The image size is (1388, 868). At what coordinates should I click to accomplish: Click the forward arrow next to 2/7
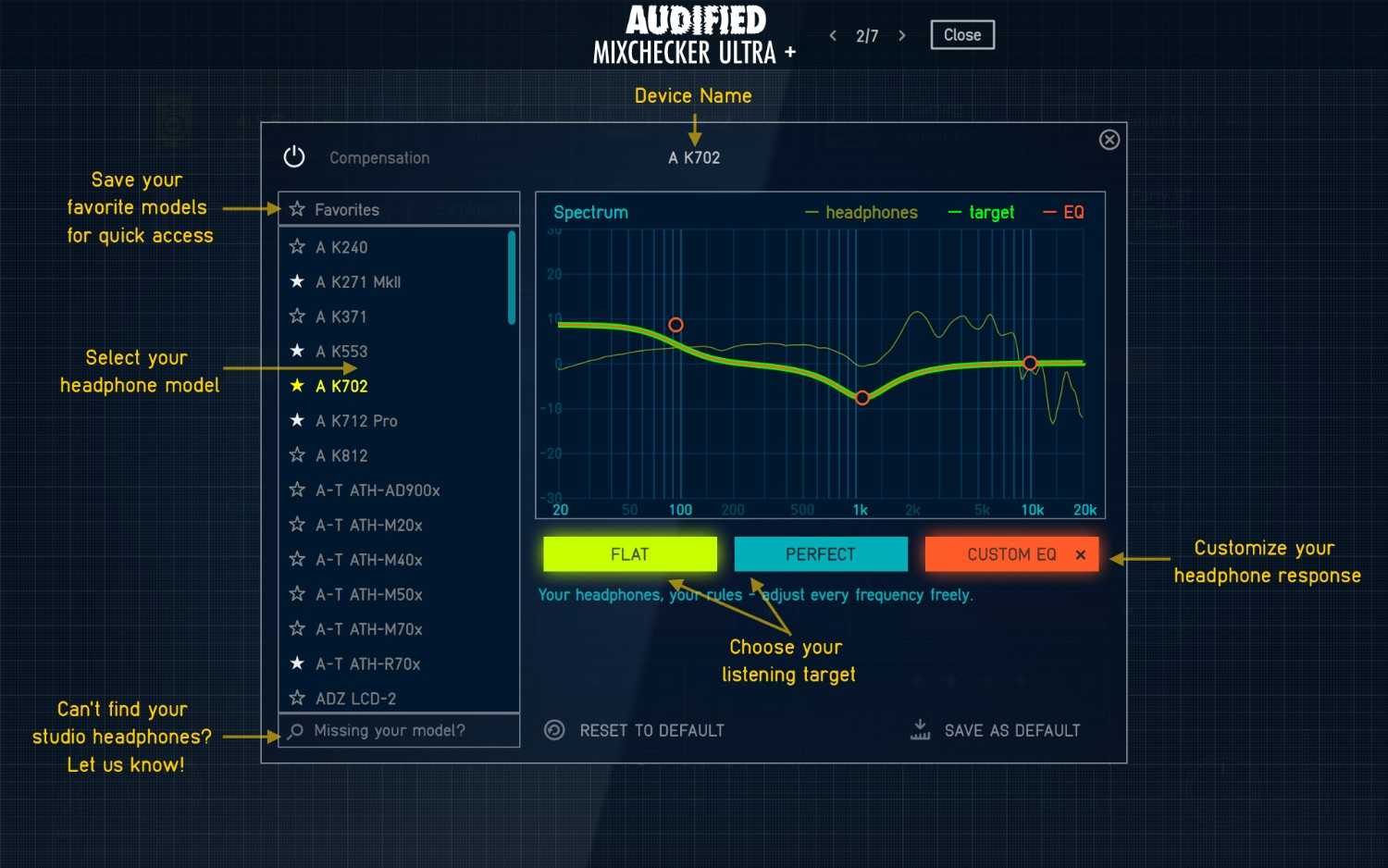[x=901, y=34]
